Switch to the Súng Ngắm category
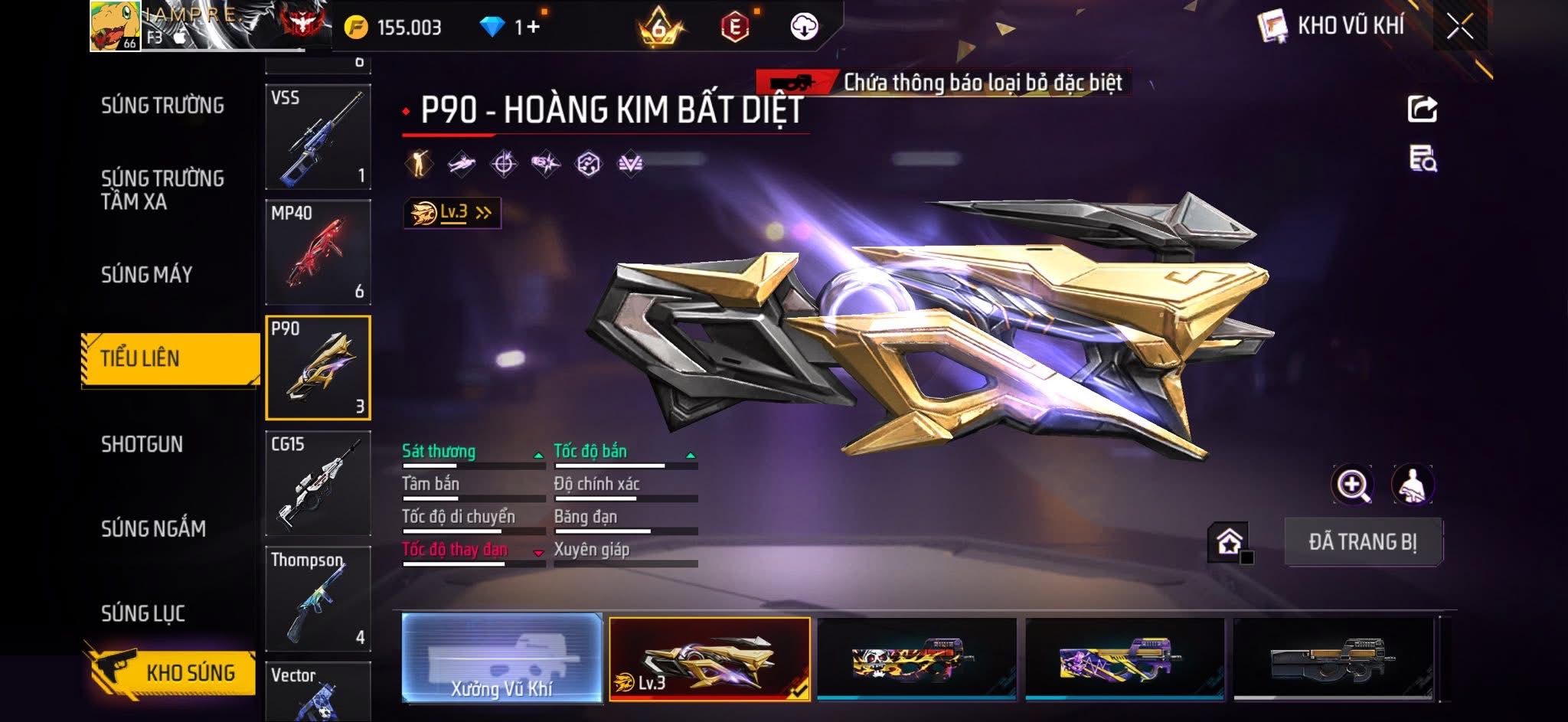This screenshot has width=1568, height=722. 153,529
